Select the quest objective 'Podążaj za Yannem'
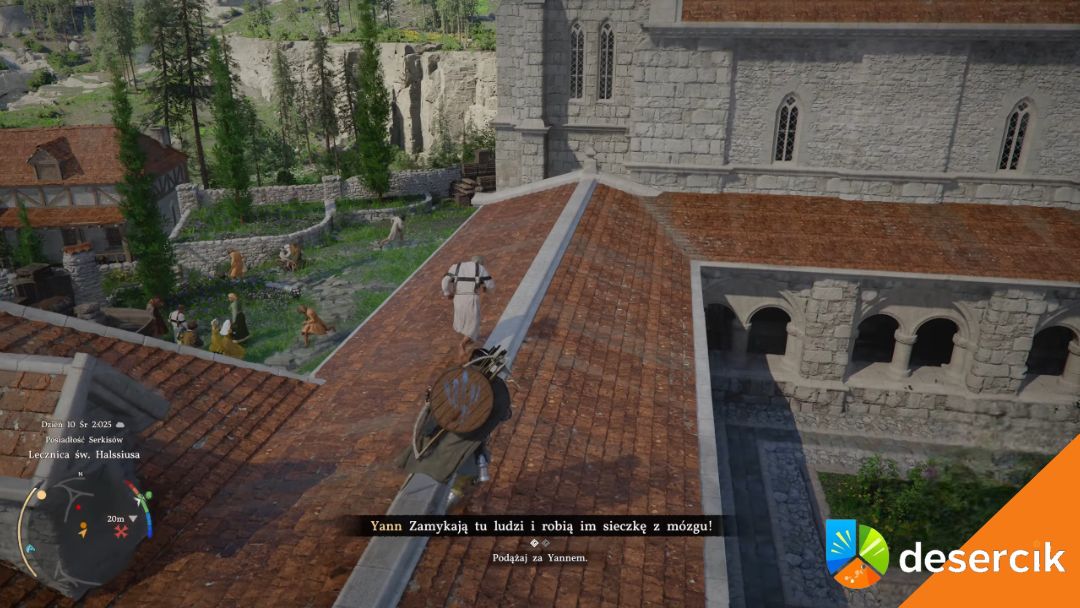Image resolution: width=1080 pixels, height=608 pixels. pyautogui.click(x=539, y=557)
